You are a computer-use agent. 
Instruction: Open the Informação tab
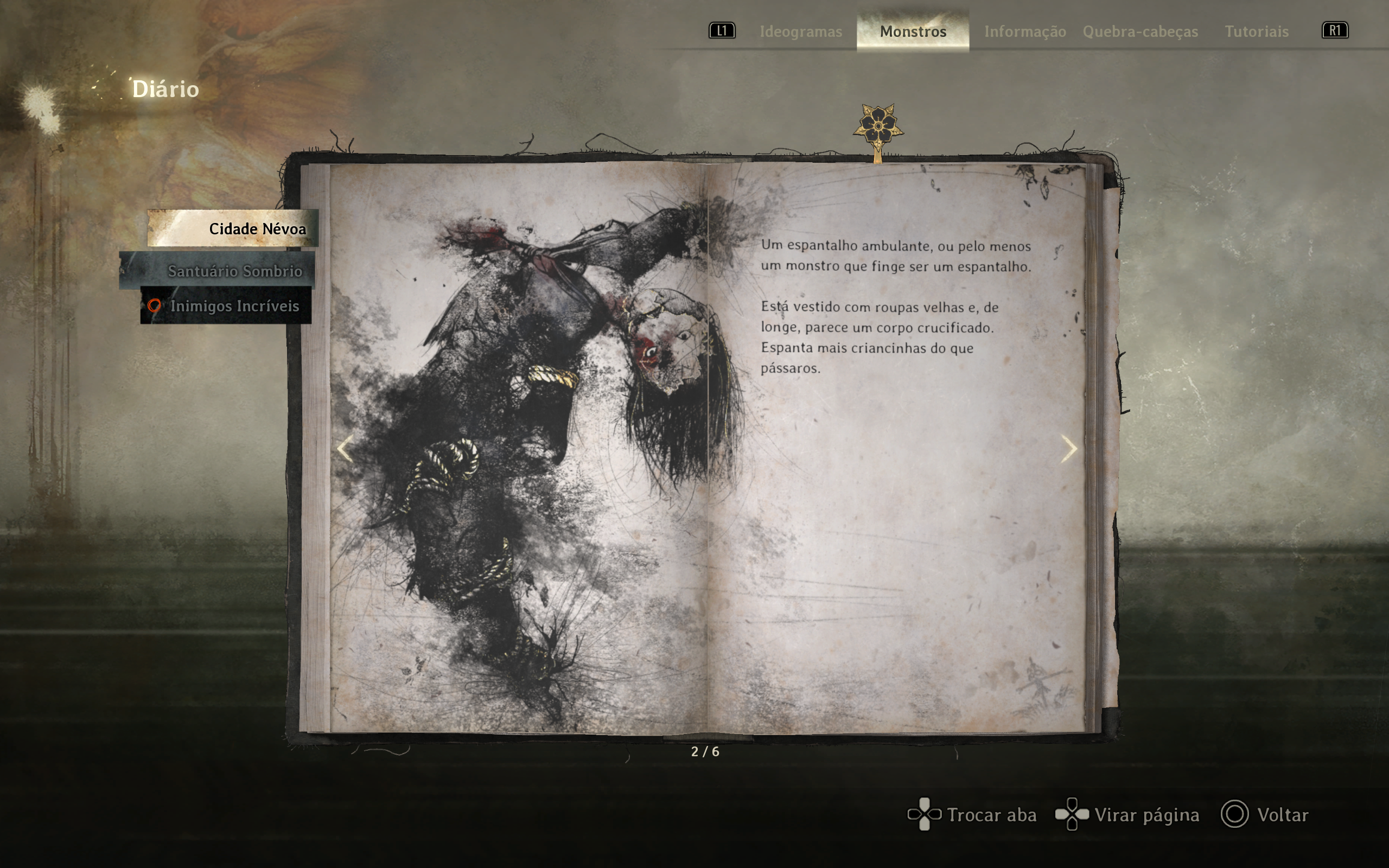1025,31
